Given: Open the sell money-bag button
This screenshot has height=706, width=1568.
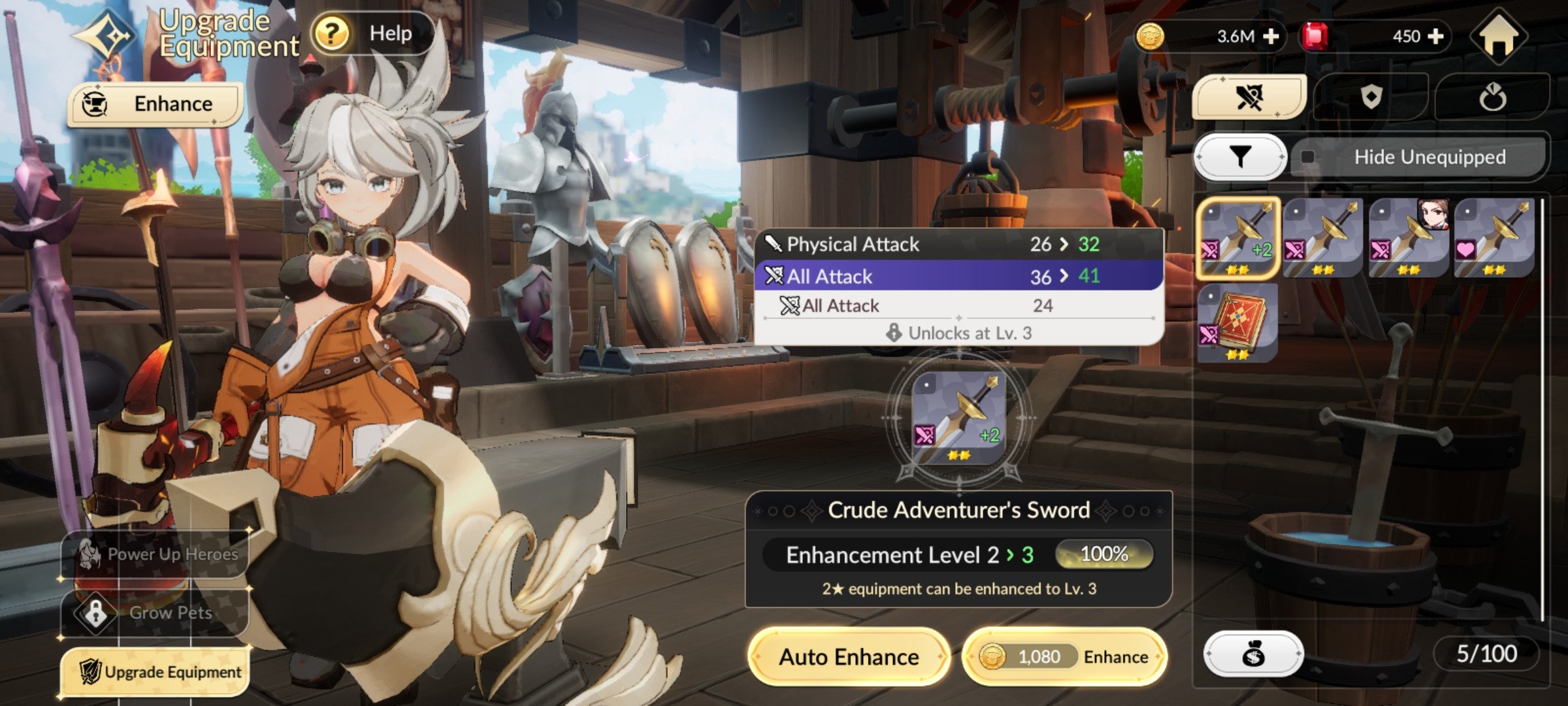Looking at the screenshot, I should point(1253,654).
